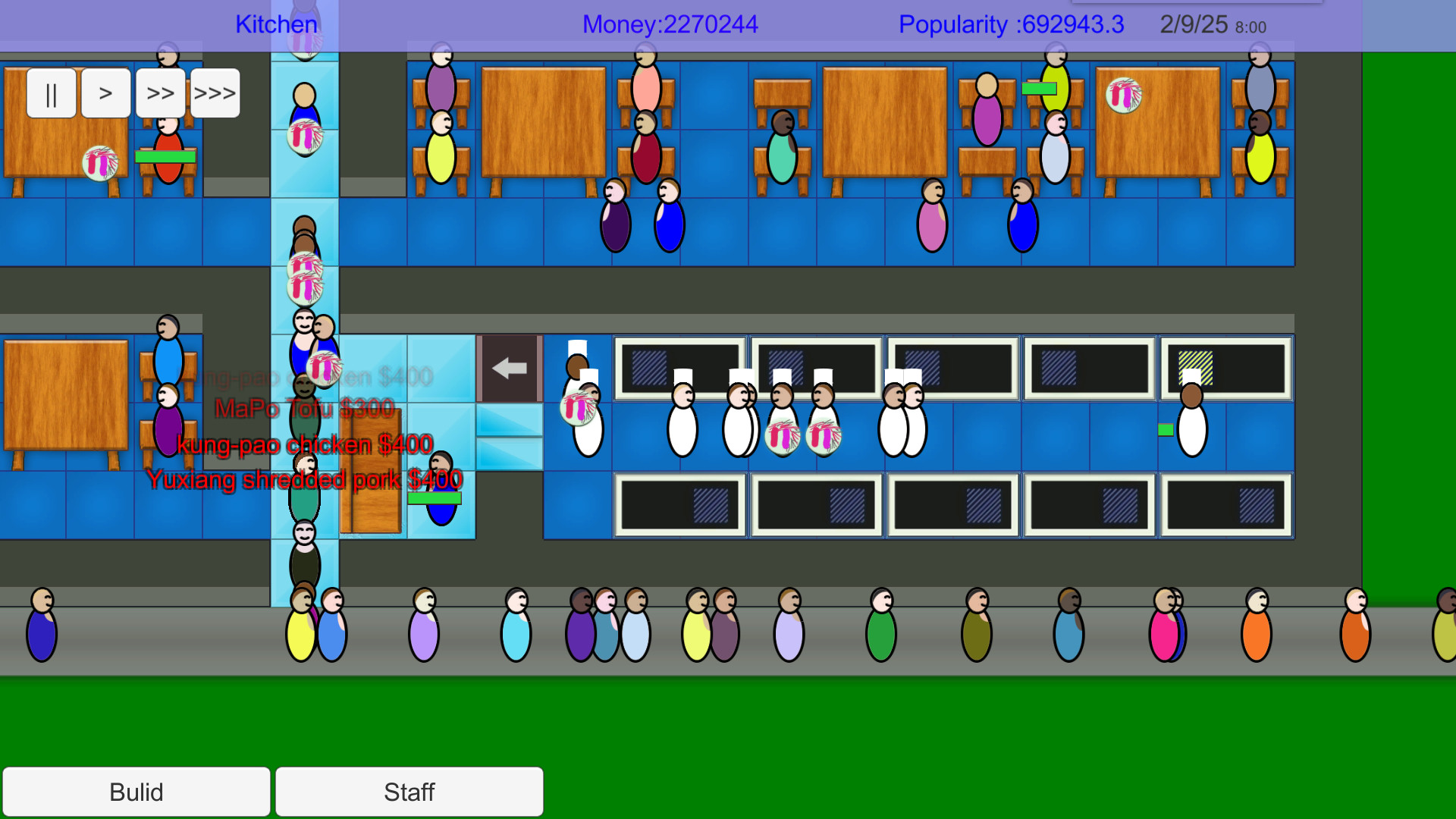Select the >>> fastest speed icon
The width and height of the screenshot is (1456, 819).
(215, 93)
